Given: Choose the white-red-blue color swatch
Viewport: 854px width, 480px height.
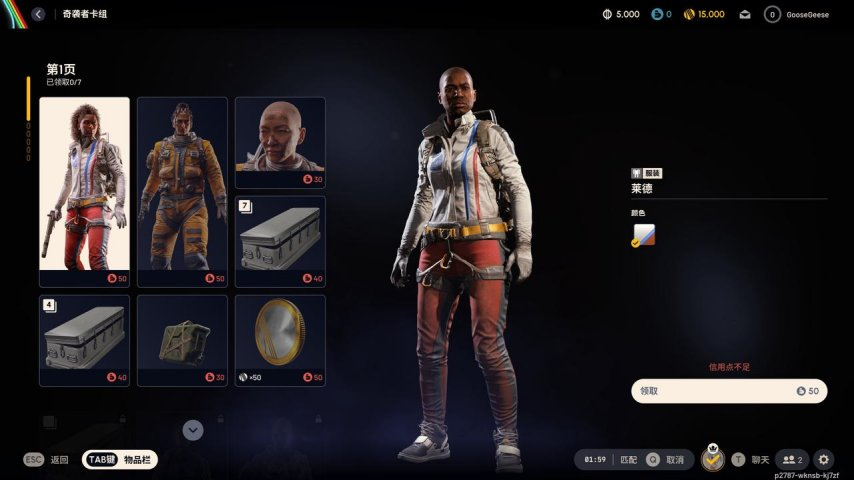Looking at the screenshot, I should [x=643, y=235].
